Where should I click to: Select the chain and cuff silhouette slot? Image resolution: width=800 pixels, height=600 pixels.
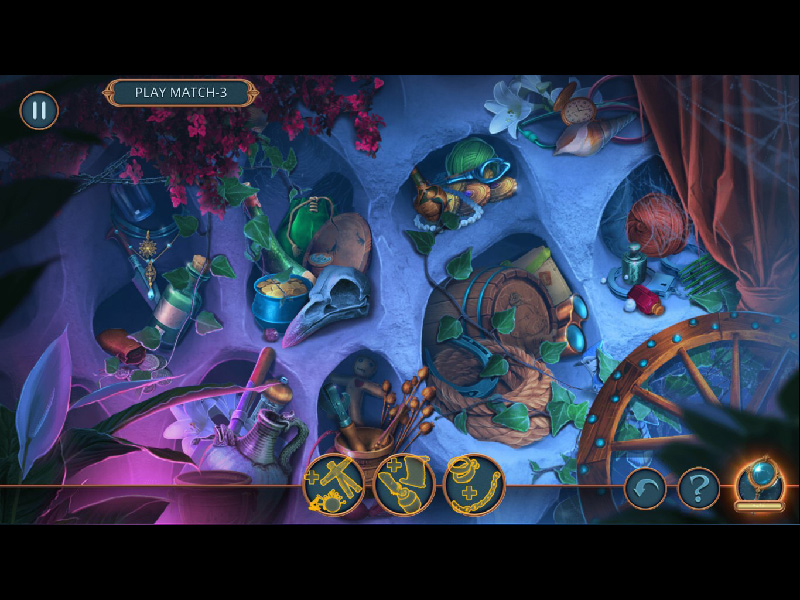(474, 484)
